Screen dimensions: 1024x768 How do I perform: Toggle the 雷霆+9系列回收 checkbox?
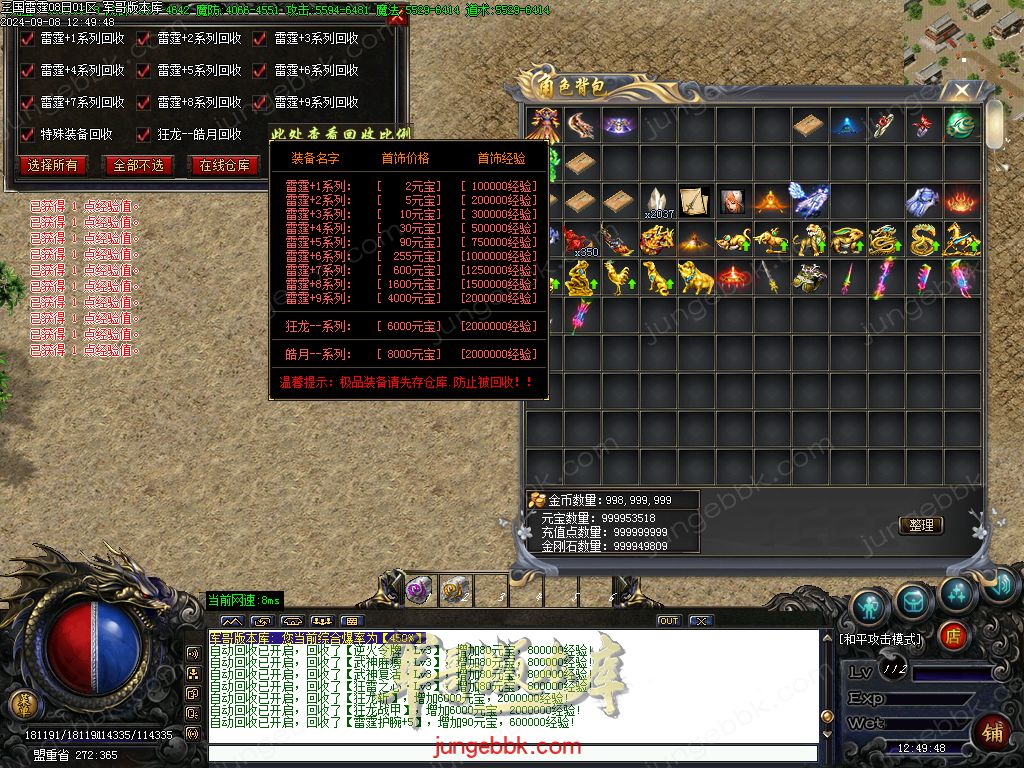click(260, 103)
